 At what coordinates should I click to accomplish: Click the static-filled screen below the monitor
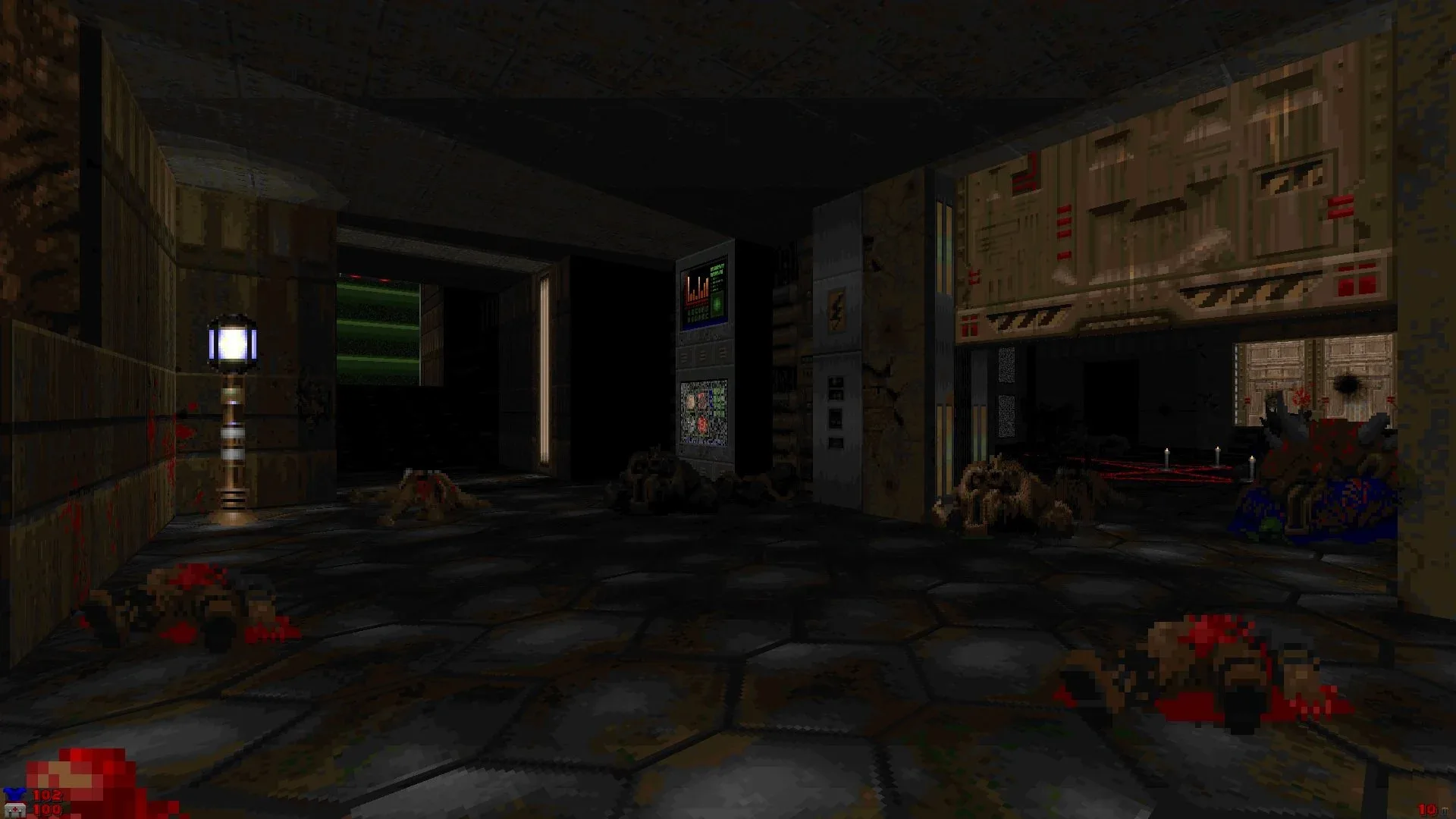[705, 413]
